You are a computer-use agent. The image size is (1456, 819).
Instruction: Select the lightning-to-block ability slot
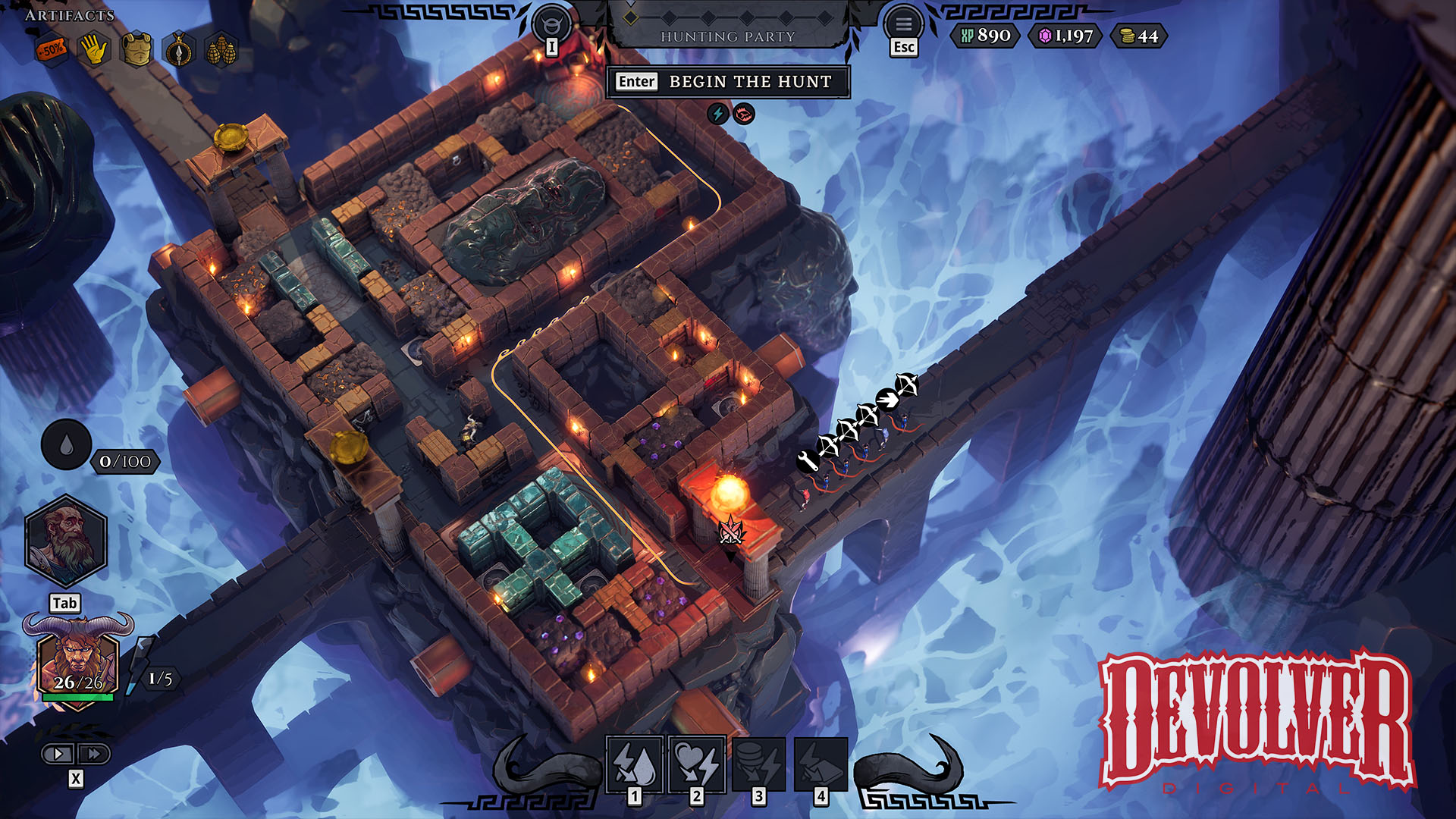pos(821,764)
